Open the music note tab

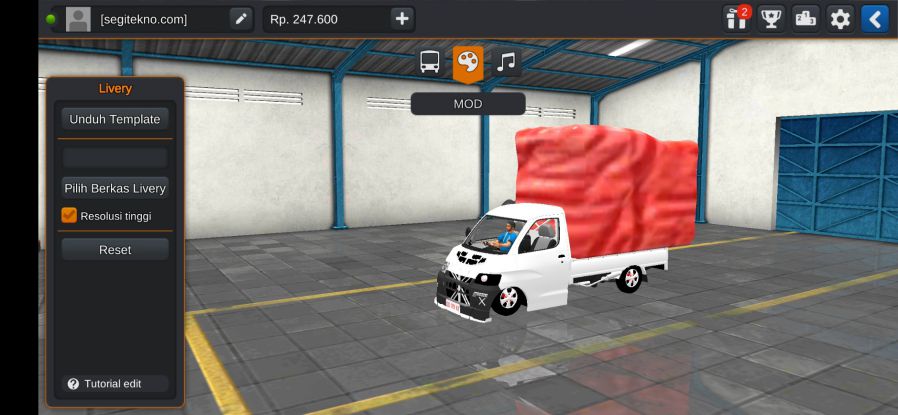pyautogui.click(x=506, y=63)
